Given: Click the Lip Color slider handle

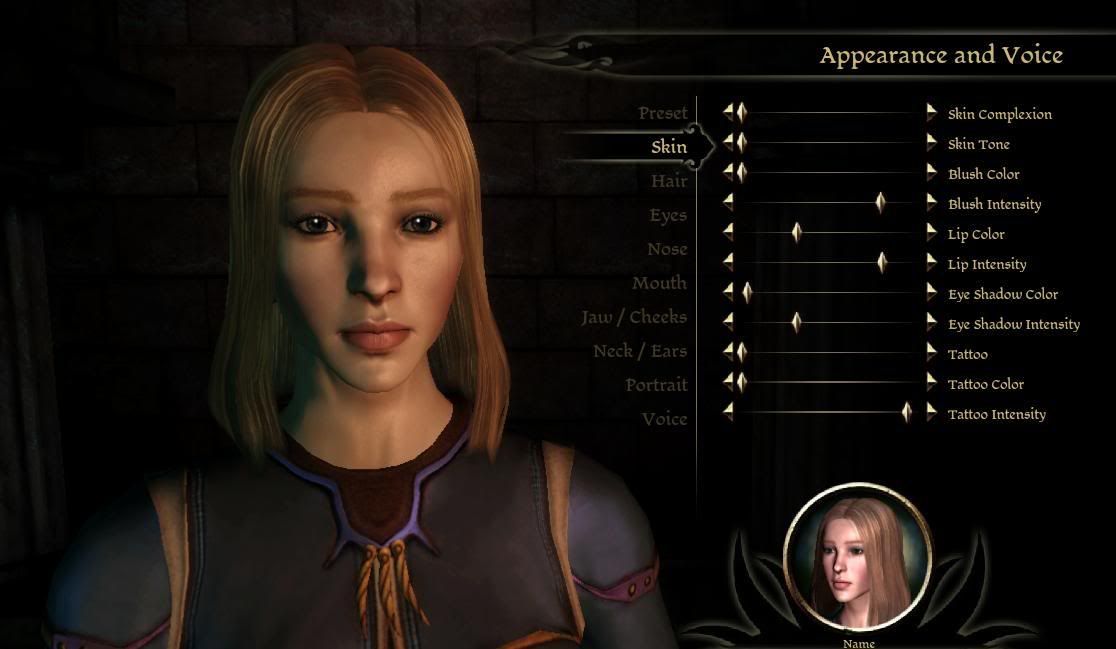Looking at the screenshot, I should coord(797,233).
